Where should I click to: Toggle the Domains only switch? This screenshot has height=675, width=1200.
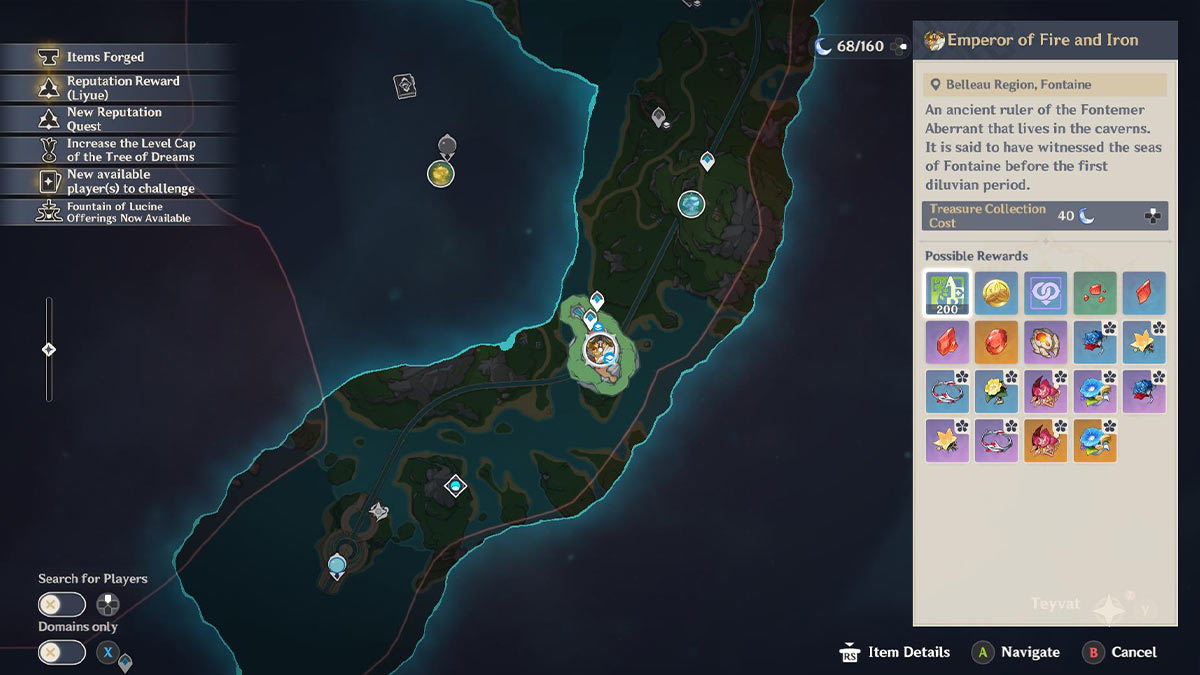61,652
